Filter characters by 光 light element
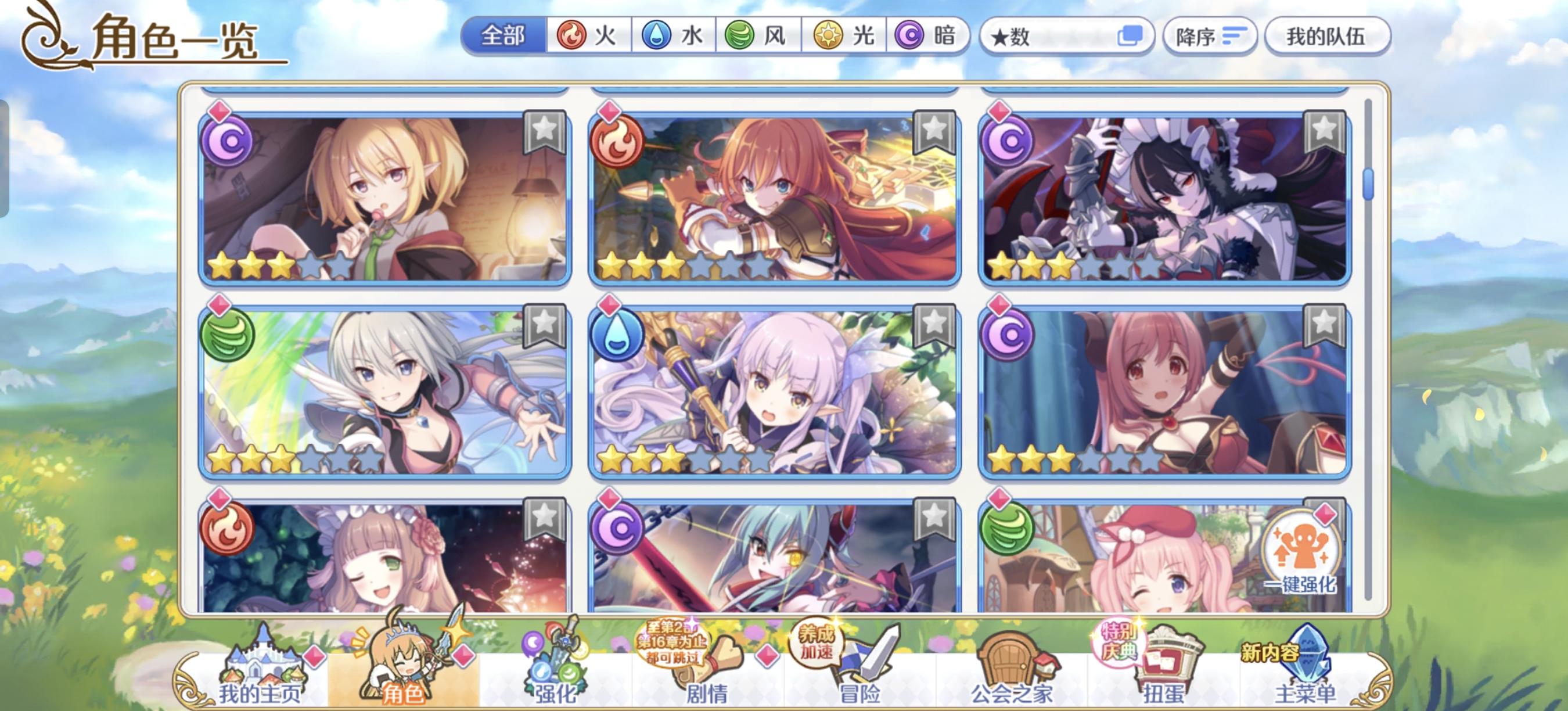1568x711 pixels. (843, 37)
